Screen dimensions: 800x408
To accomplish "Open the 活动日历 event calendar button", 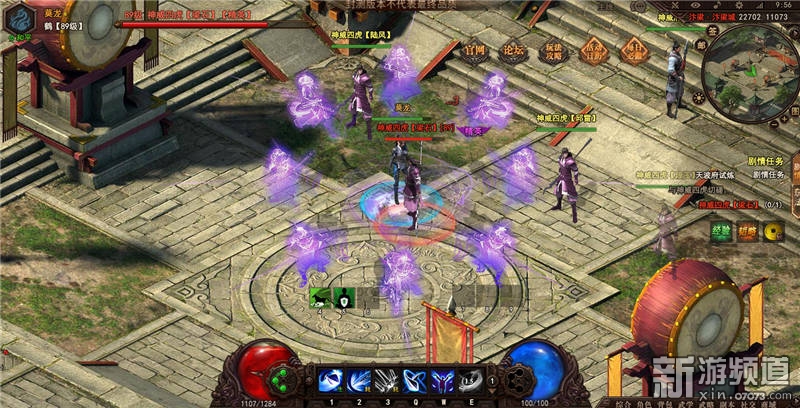I will coord(594,51).
